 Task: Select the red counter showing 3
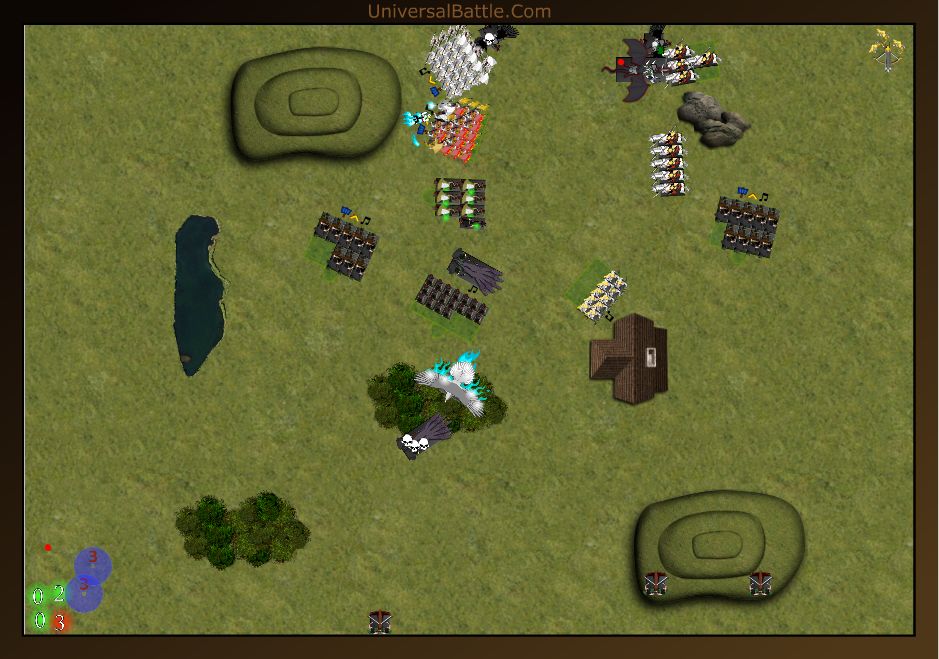[x=60, y=622]
